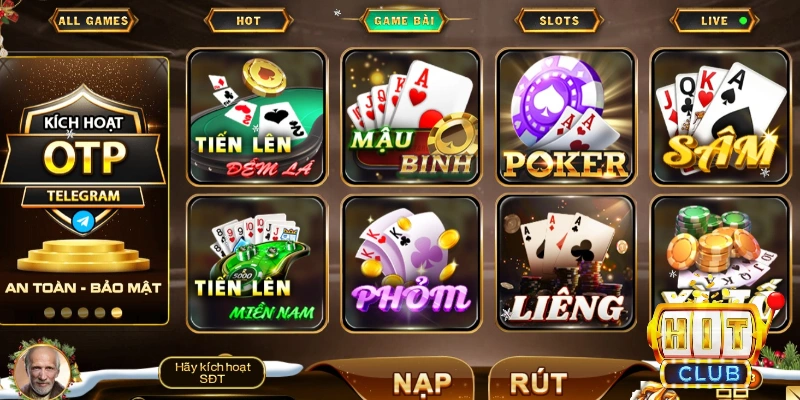Activate phone number via Hãy kích hoạt SĐT
The width and height of the screenshot is (800, 400).
point(212,373)
